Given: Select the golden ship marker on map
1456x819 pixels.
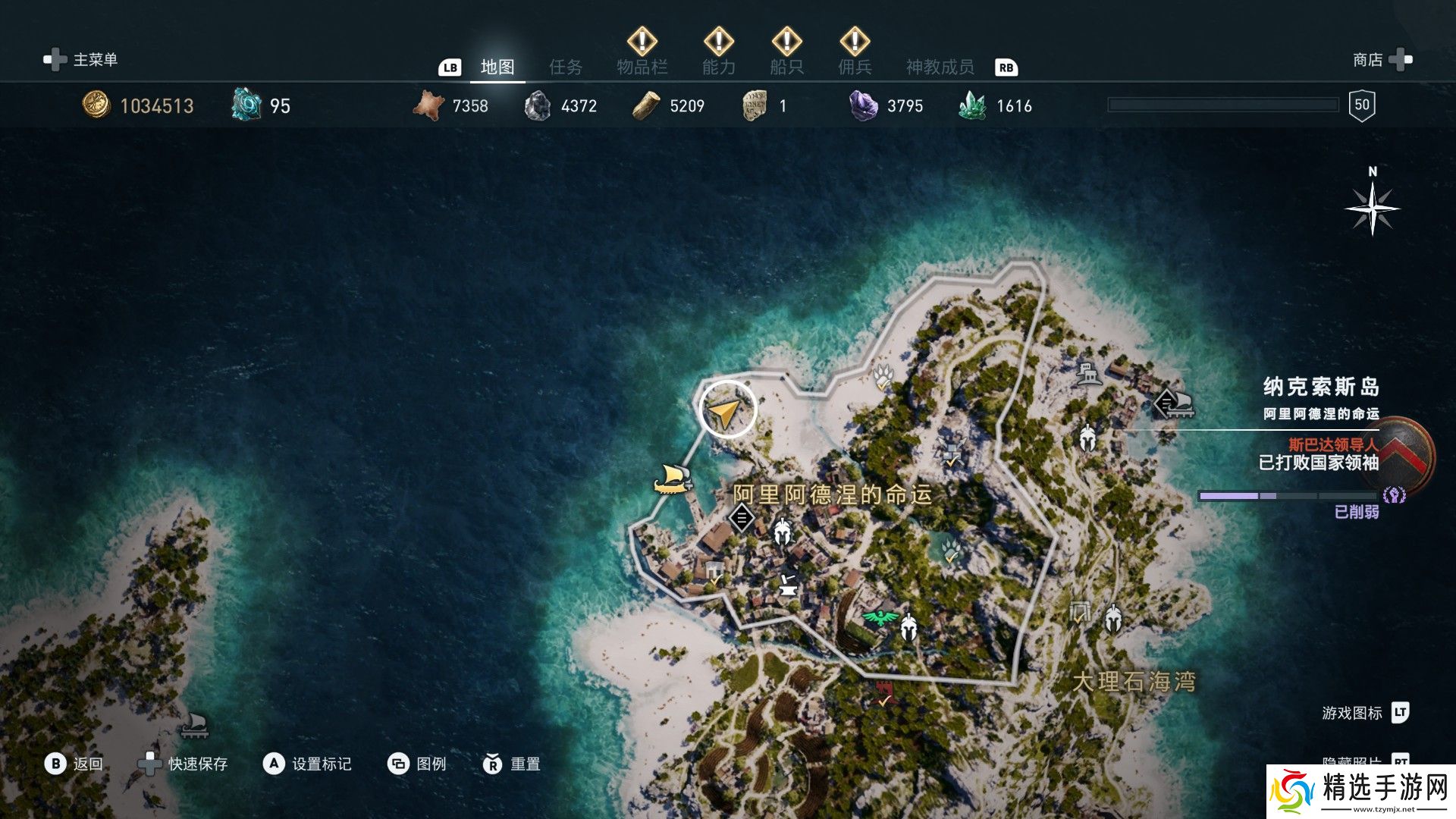Looking at the screenshot, I should coord(672,479).
